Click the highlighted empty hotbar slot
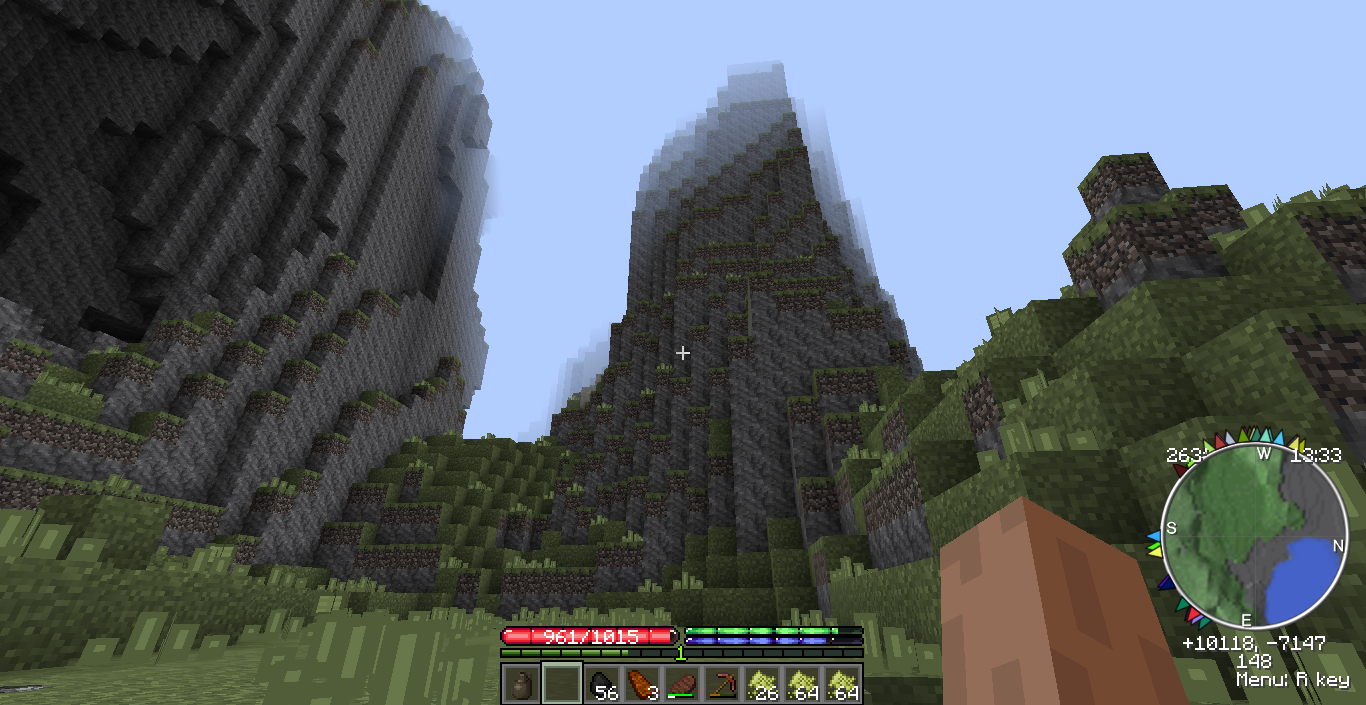Screen dimensions: 1366x705 [x=561, y=685]
